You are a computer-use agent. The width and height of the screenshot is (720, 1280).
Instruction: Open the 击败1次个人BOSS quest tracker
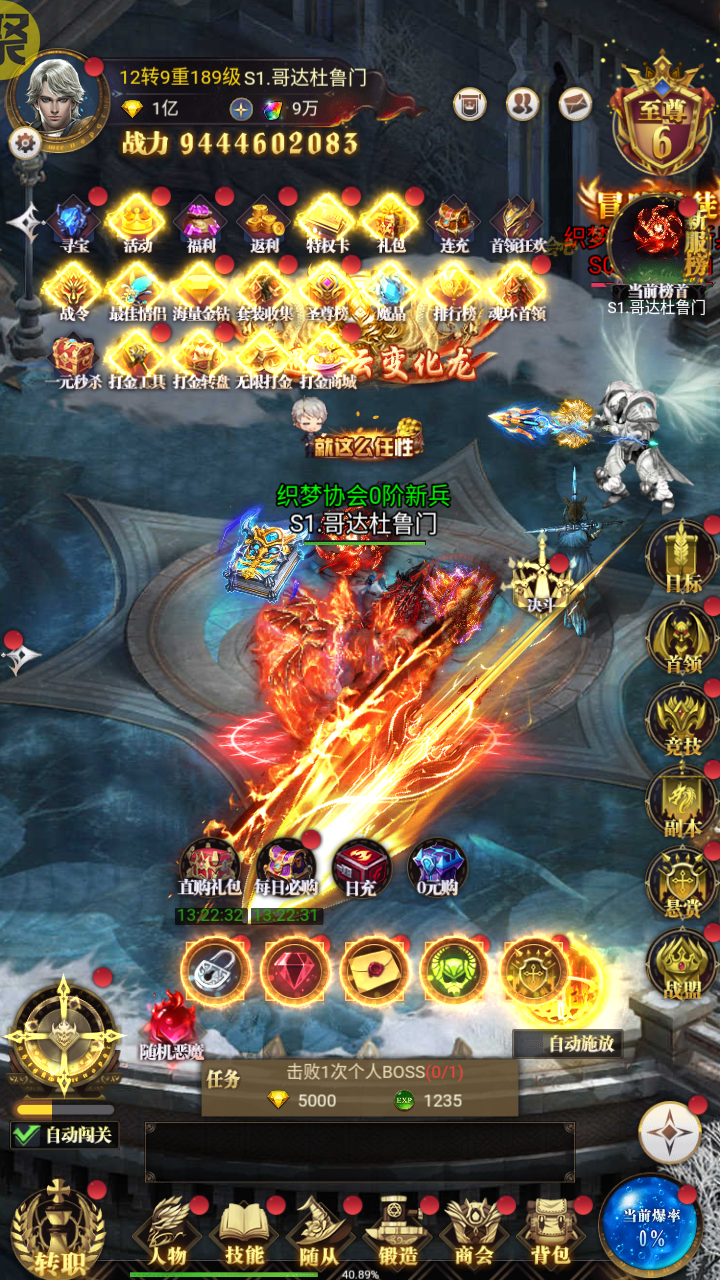click(x=360, y=1086)
